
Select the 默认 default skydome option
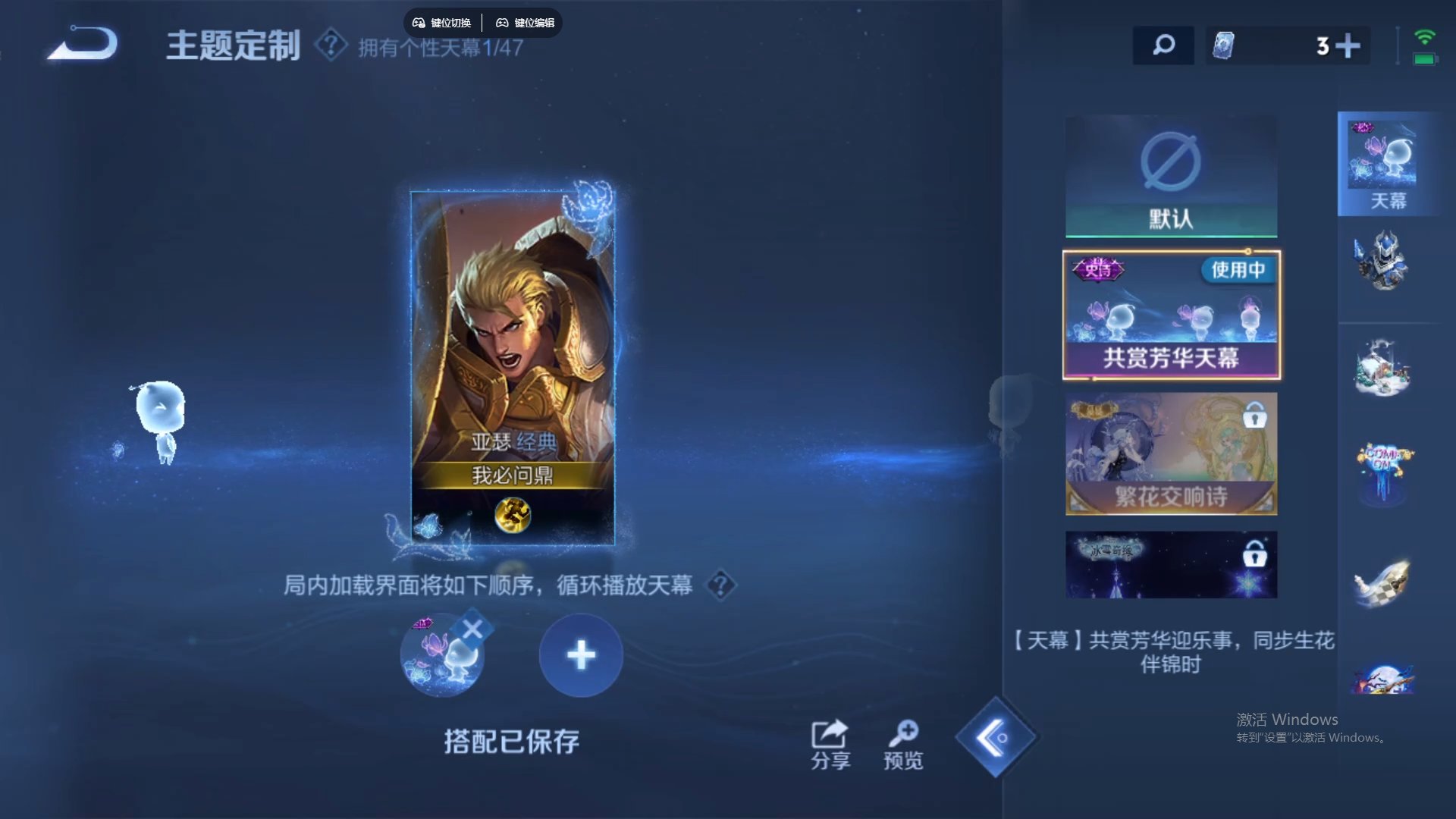tap(1170, 176)
